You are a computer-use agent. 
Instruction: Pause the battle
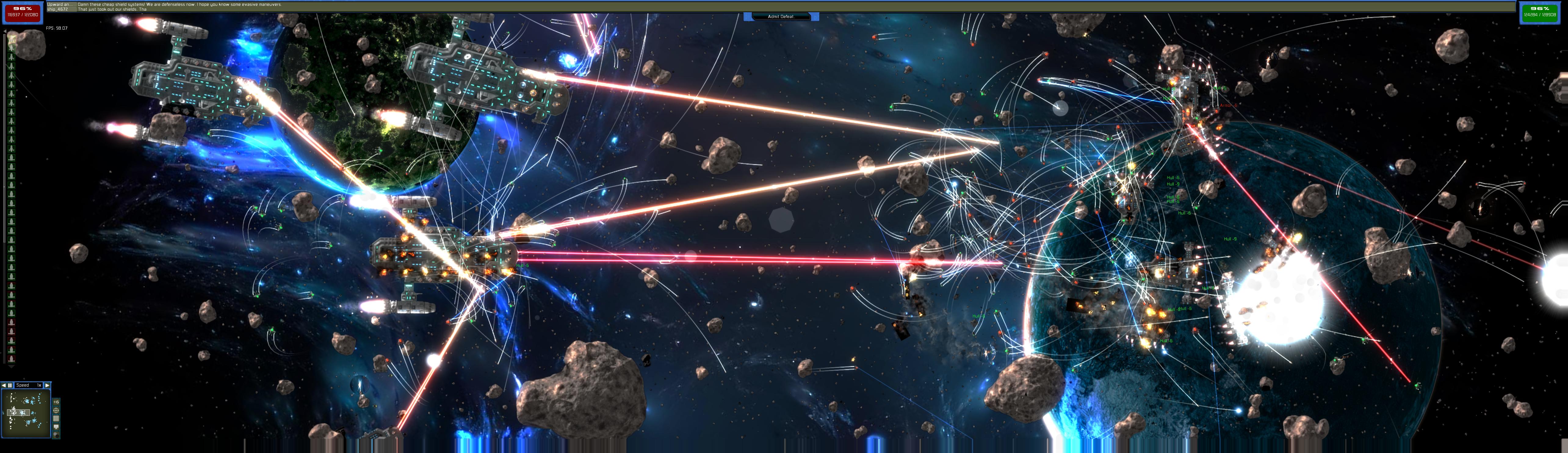pos(10,386)
